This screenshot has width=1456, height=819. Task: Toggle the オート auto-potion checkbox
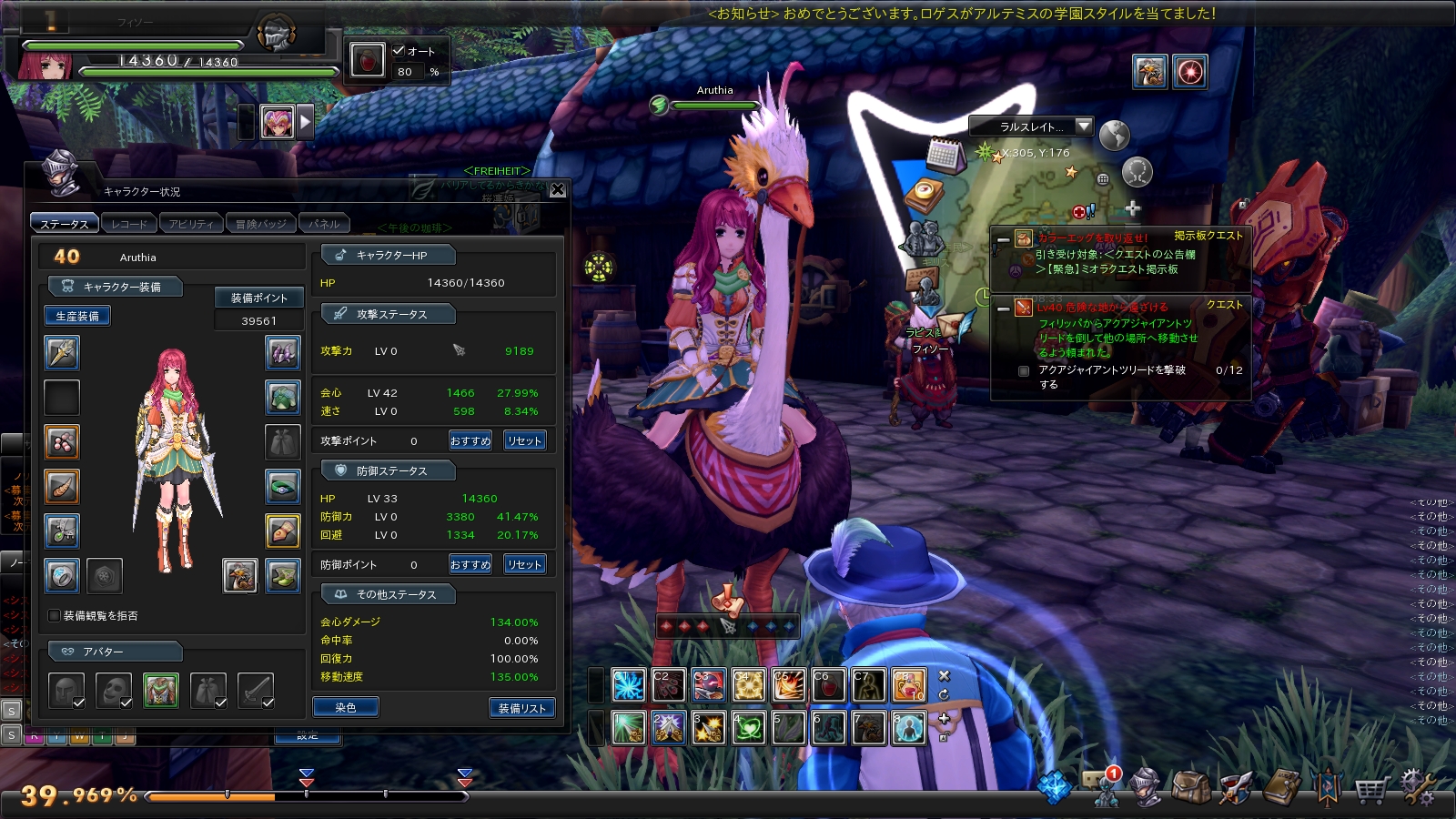pos(399,51)
